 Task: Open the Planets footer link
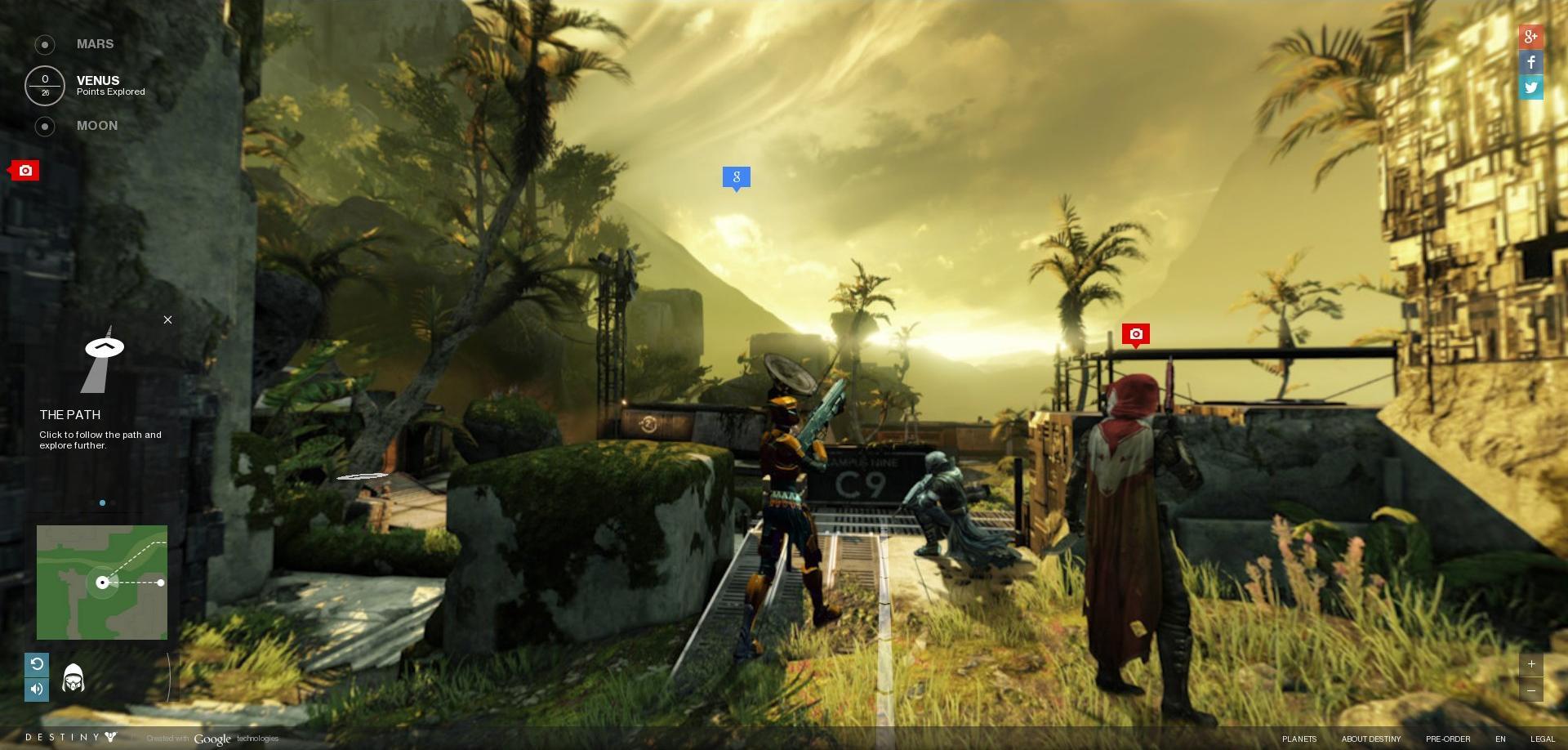click(x=1298, y=739)
